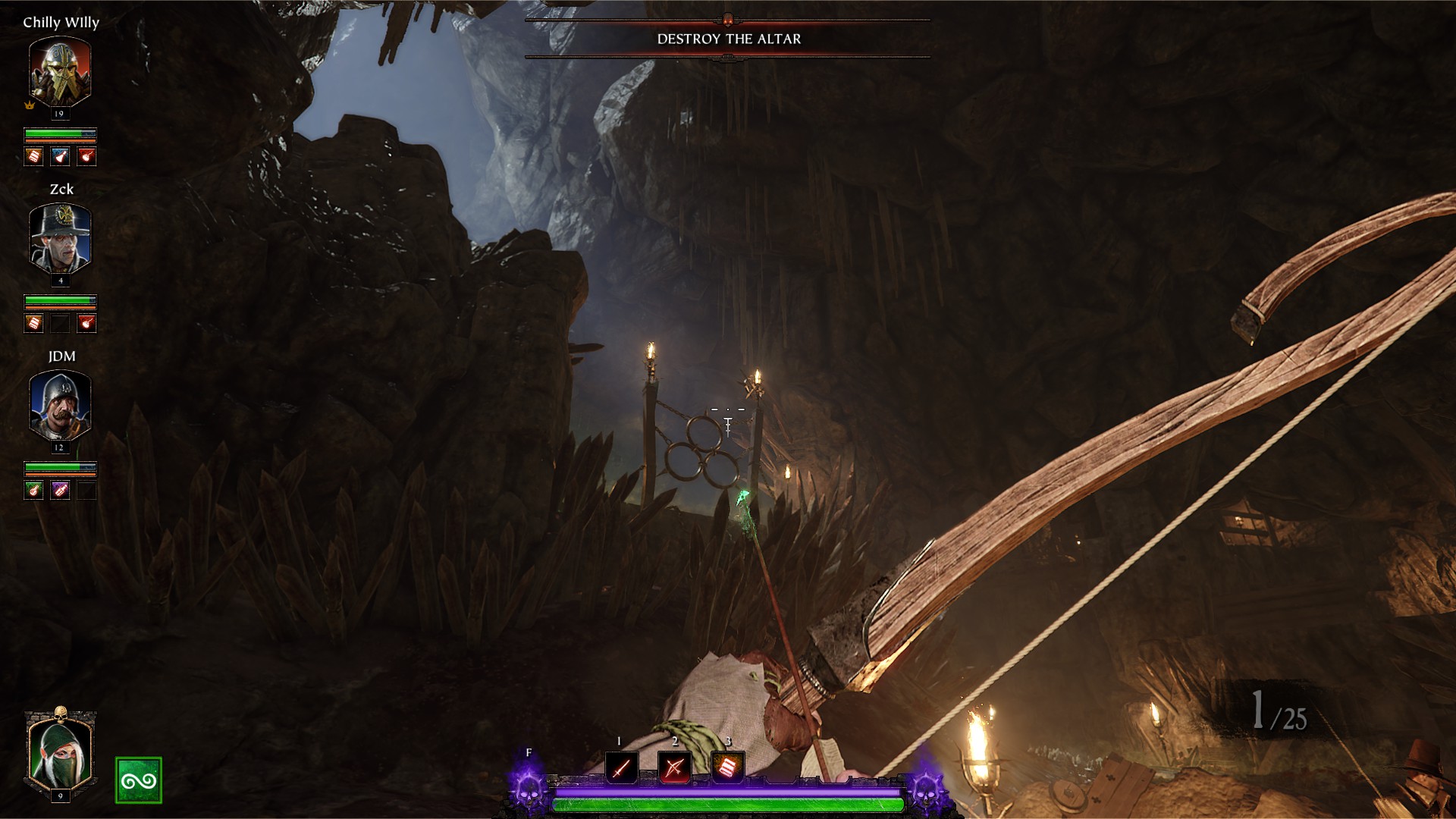The image size is (1456, 819).
Task: Select the sword melee weapon slot
Action: coord(621,768)
